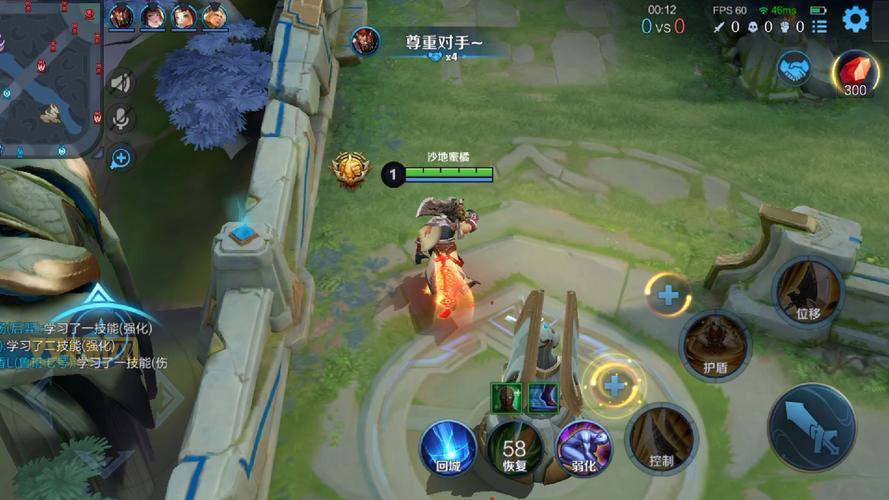889x500 pixels.
Task: Tap the handshake icon
Action: (796, 69)
